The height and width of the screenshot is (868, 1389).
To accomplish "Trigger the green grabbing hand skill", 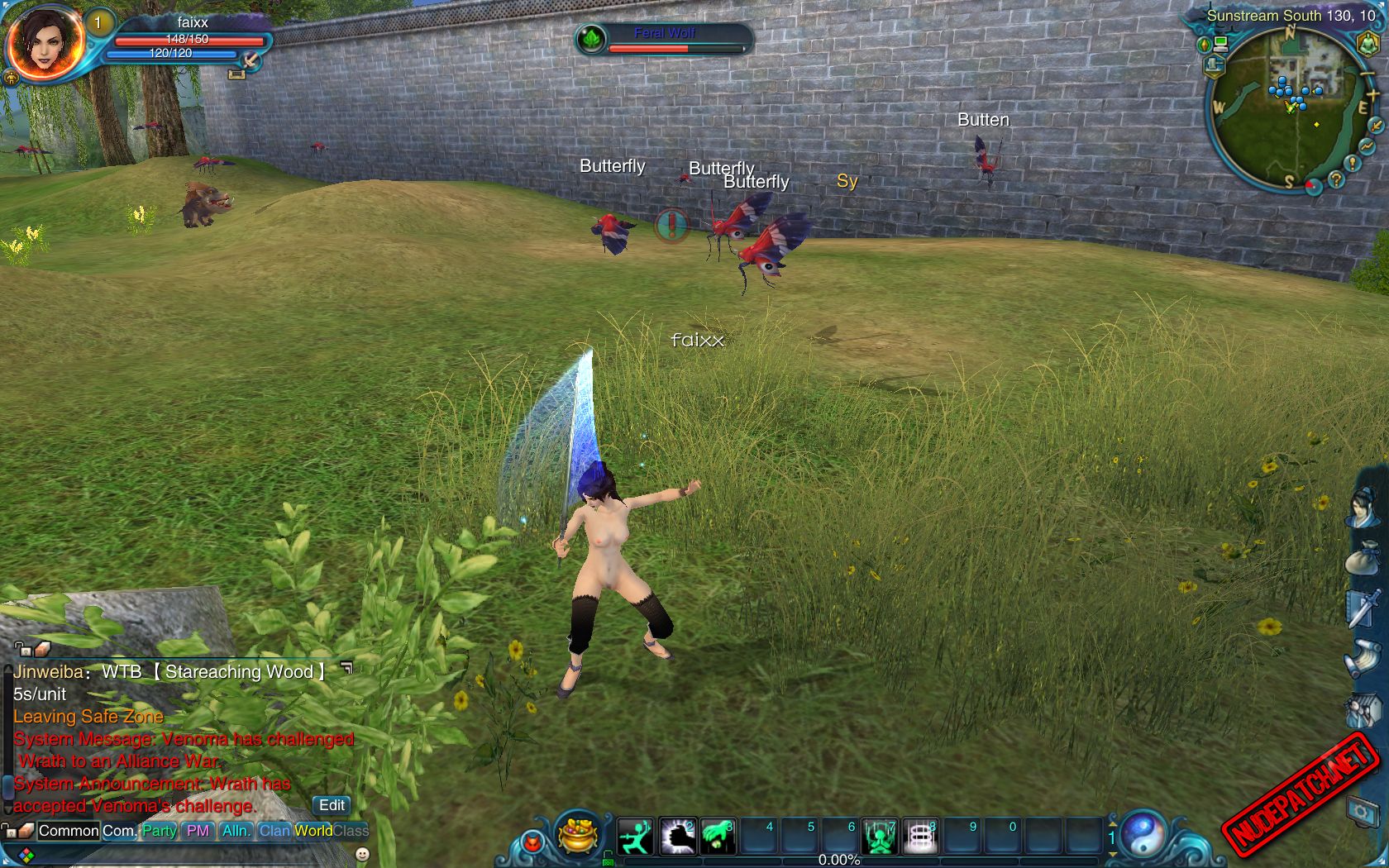I will 718,837.
